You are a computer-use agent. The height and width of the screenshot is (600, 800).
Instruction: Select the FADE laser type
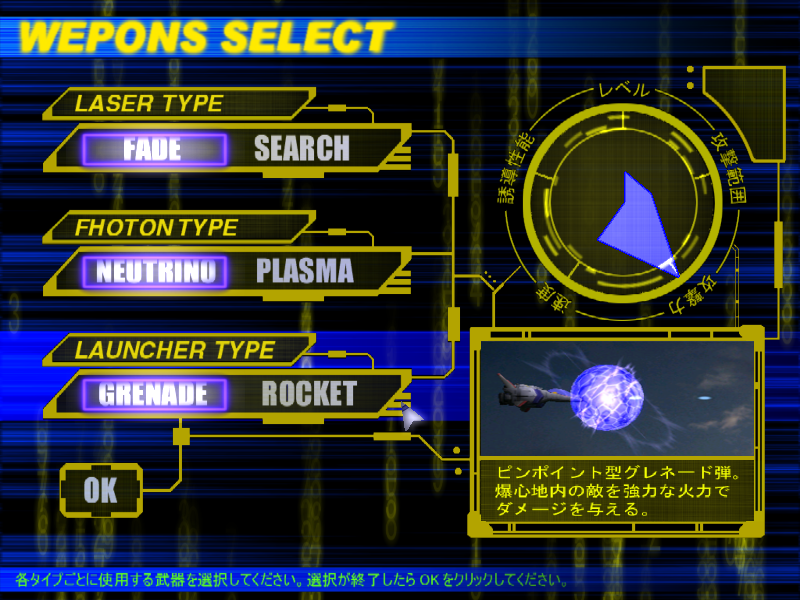coord(153,150)
